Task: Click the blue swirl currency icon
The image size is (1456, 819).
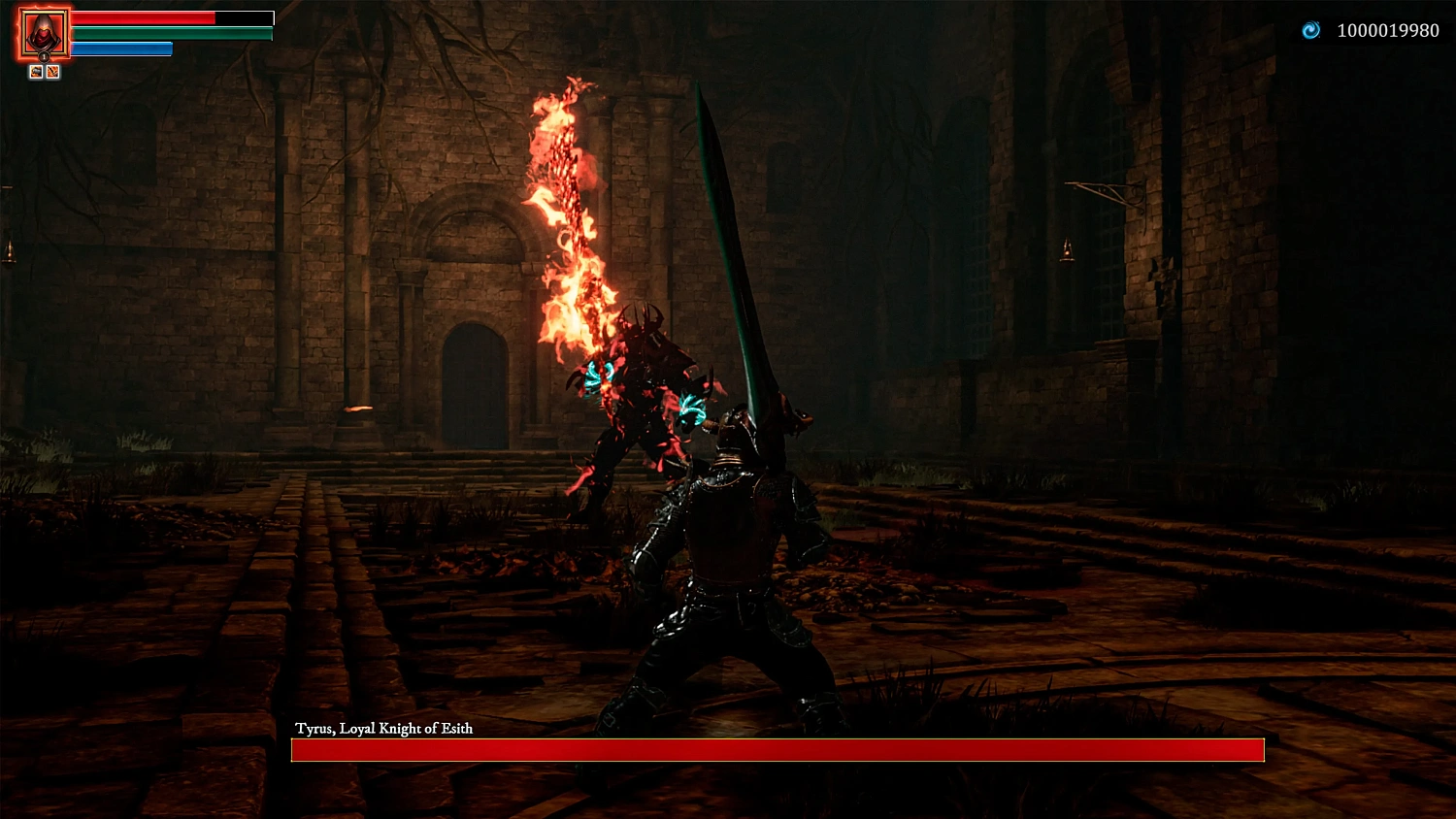Action: (x=1309, y=30)
